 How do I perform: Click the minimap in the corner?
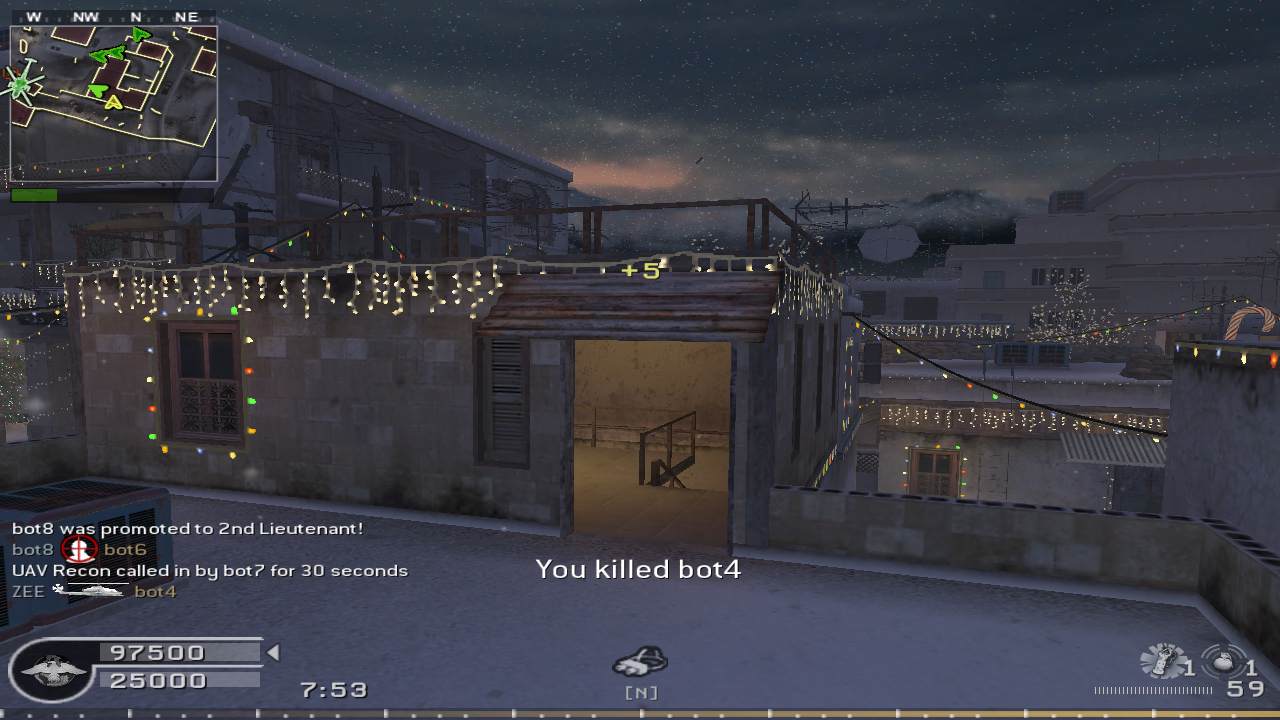click(113, 103)
